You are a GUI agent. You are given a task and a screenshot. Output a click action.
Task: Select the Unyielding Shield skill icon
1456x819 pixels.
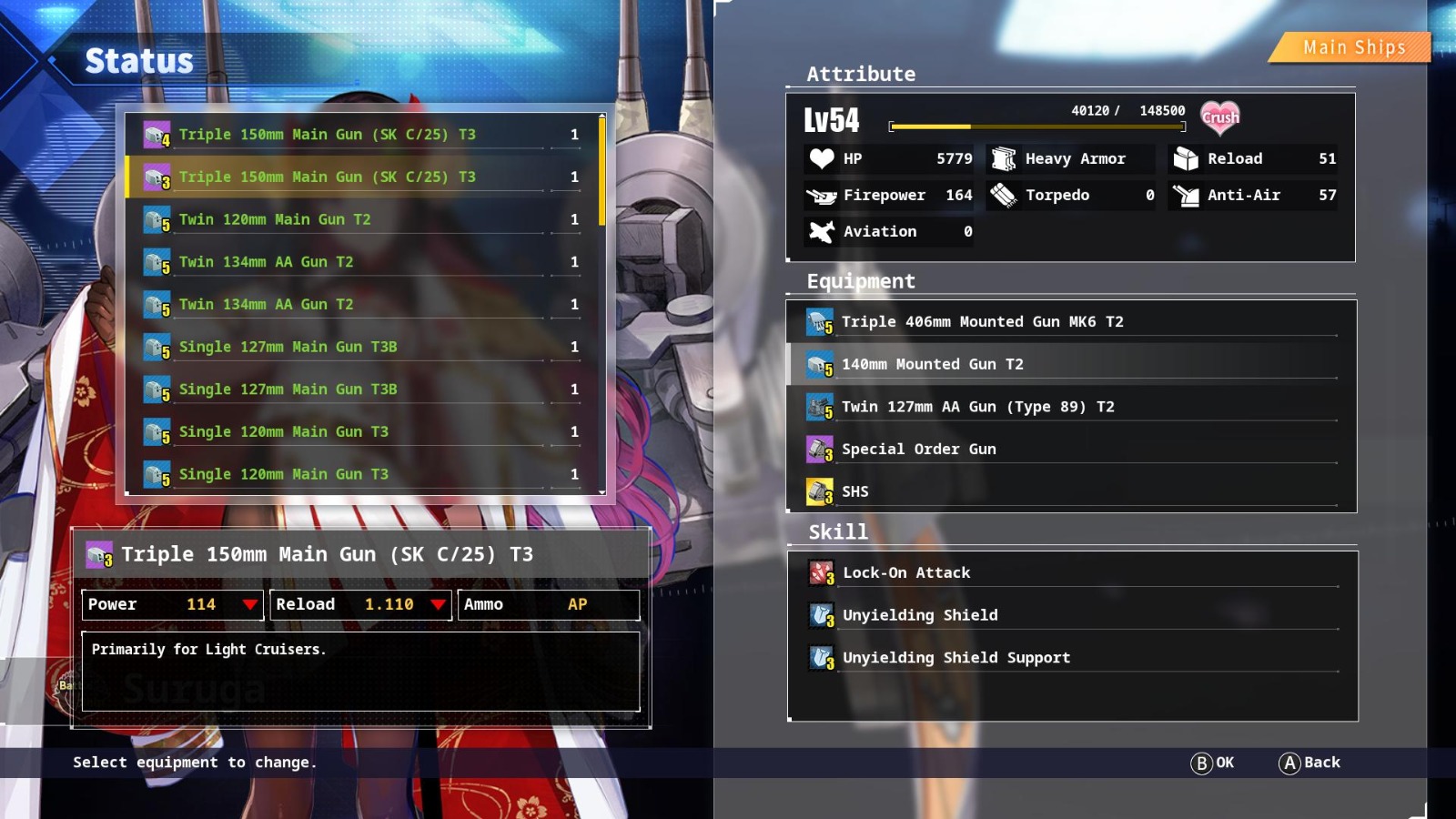click(820, 615)
